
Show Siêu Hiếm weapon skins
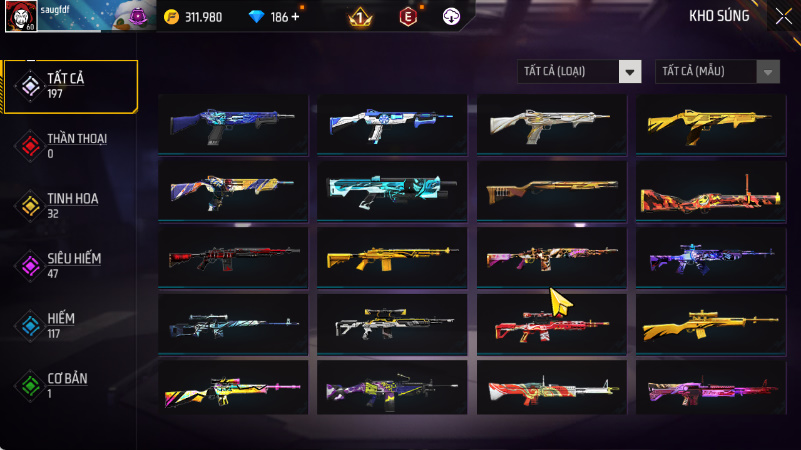70,265
